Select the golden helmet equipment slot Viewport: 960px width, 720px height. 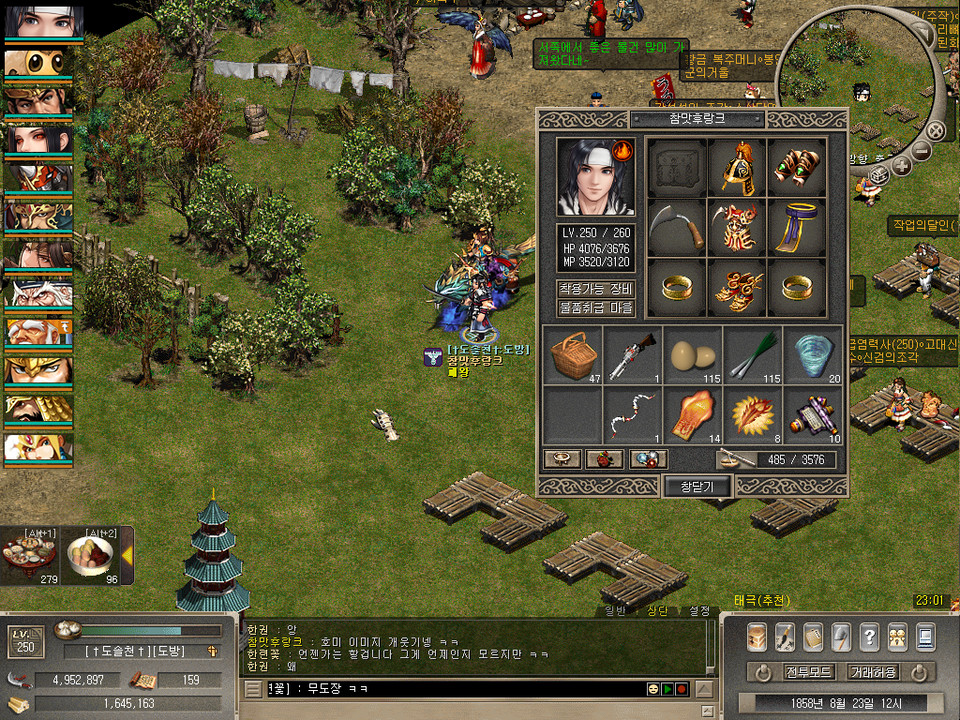tap(737, 168)
